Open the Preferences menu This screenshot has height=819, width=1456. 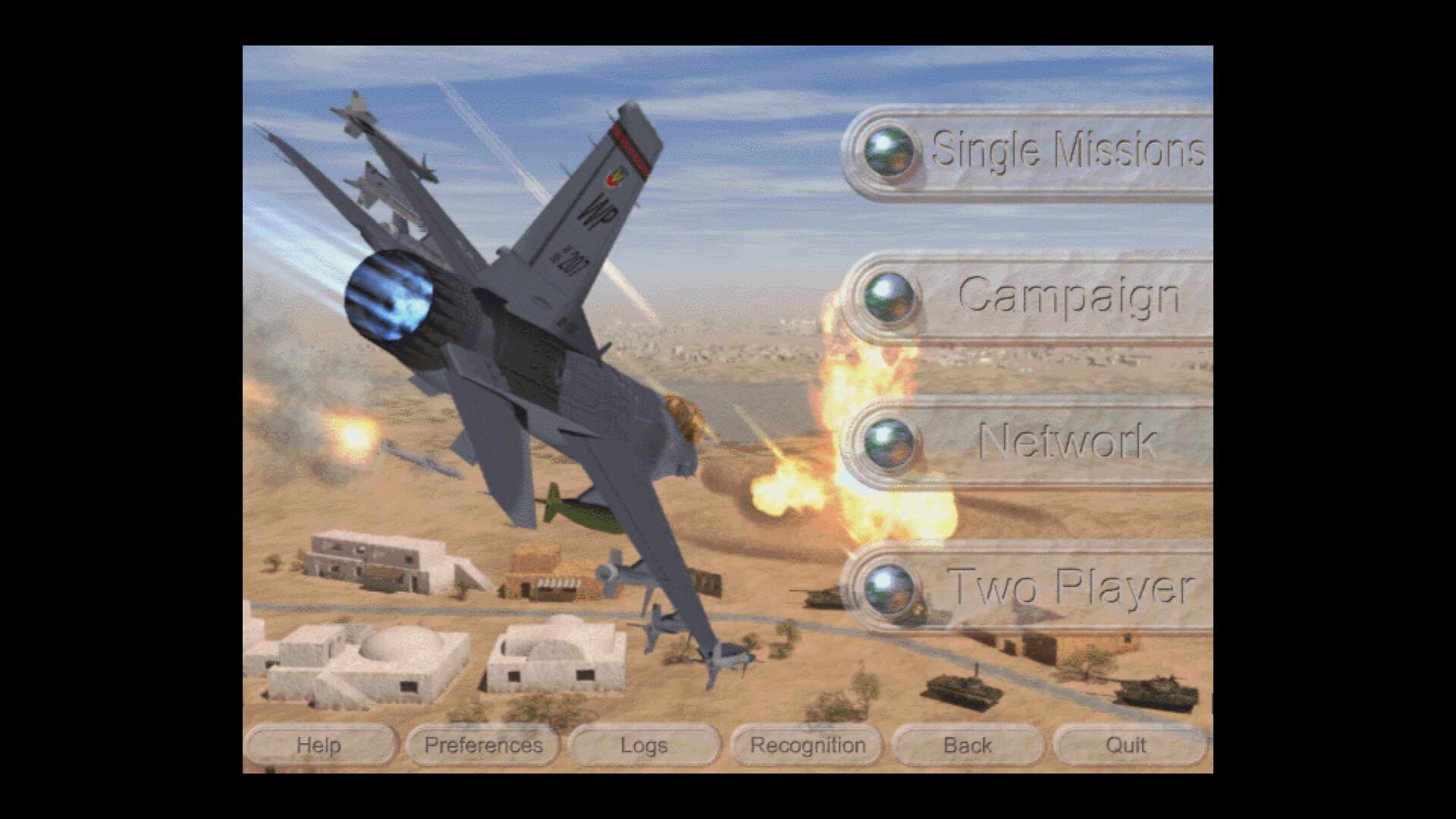482,745
